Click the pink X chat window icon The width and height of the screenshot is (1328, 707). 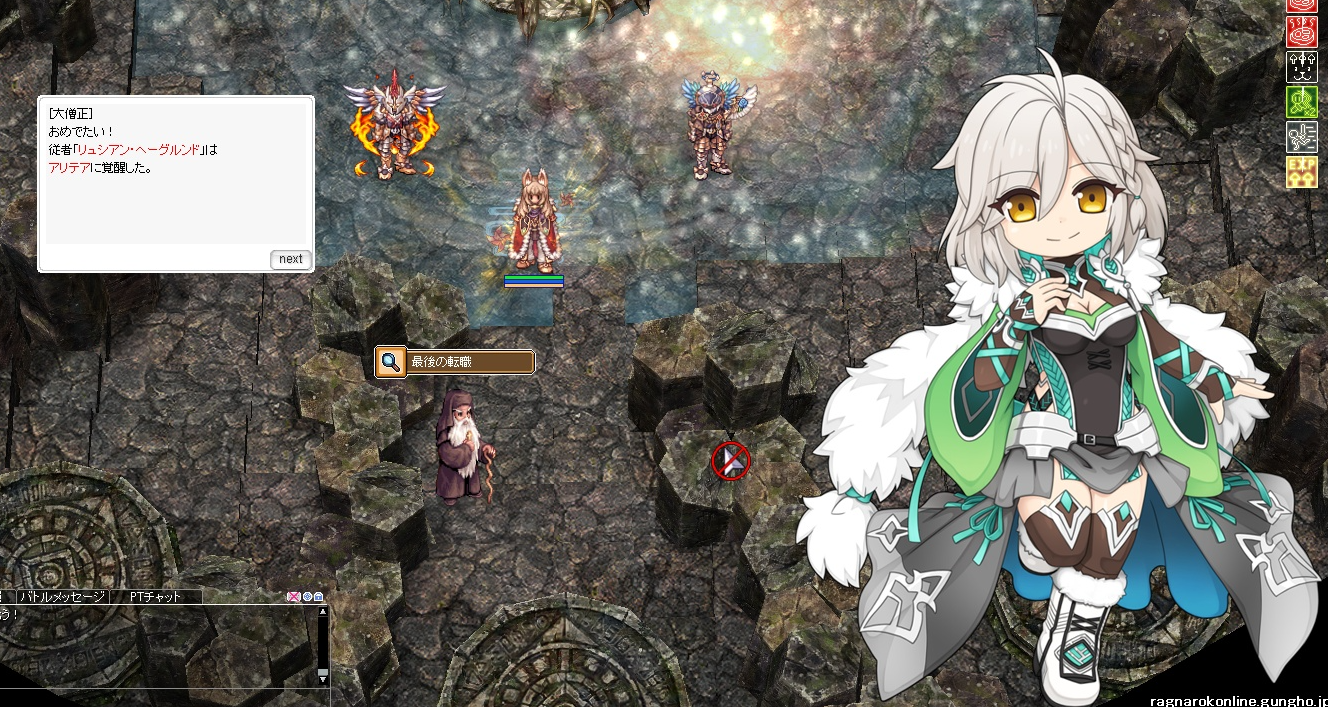click(x=294, y=597)
